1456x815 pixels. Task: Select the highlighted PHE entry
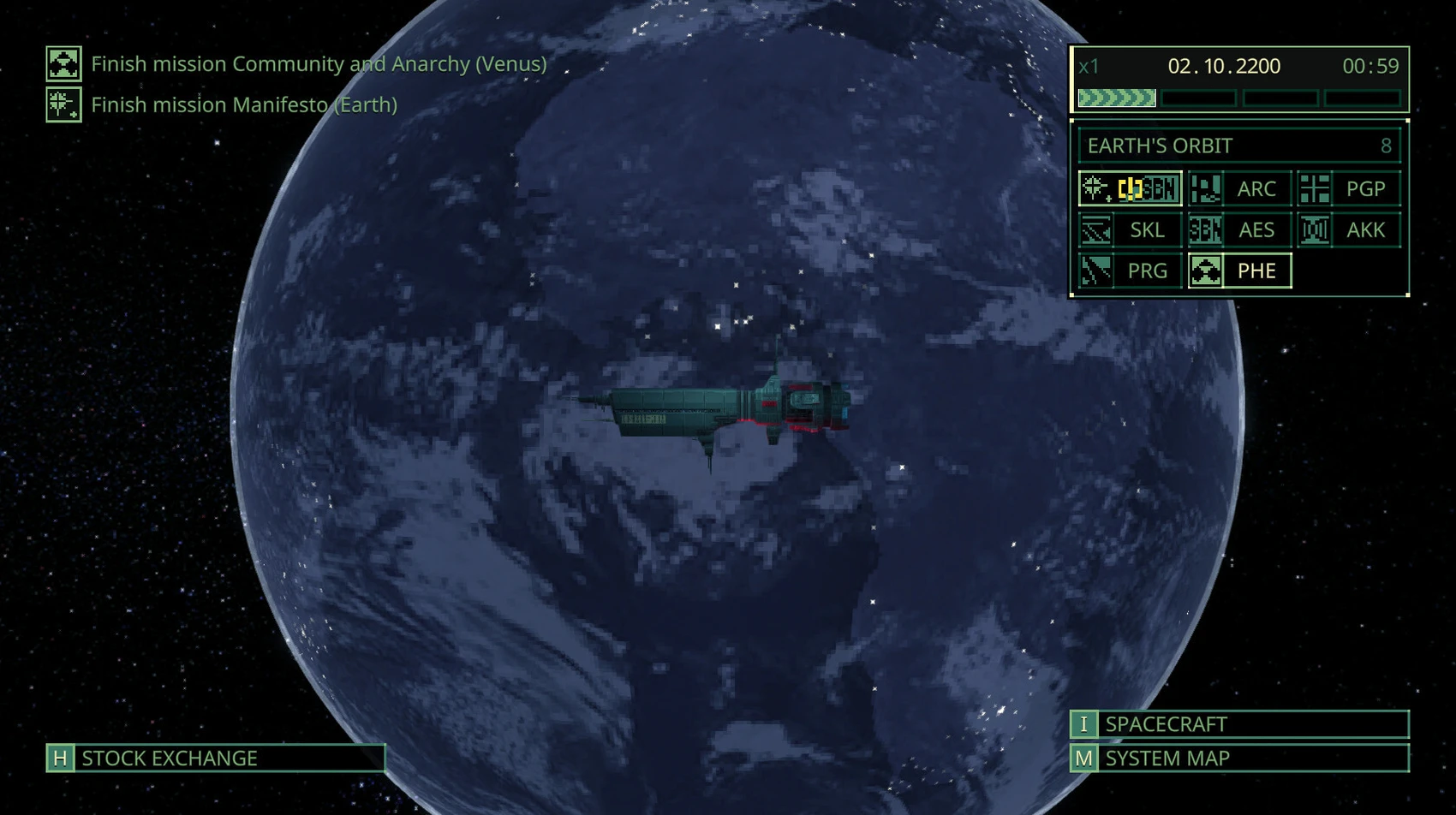[1239, 271]
